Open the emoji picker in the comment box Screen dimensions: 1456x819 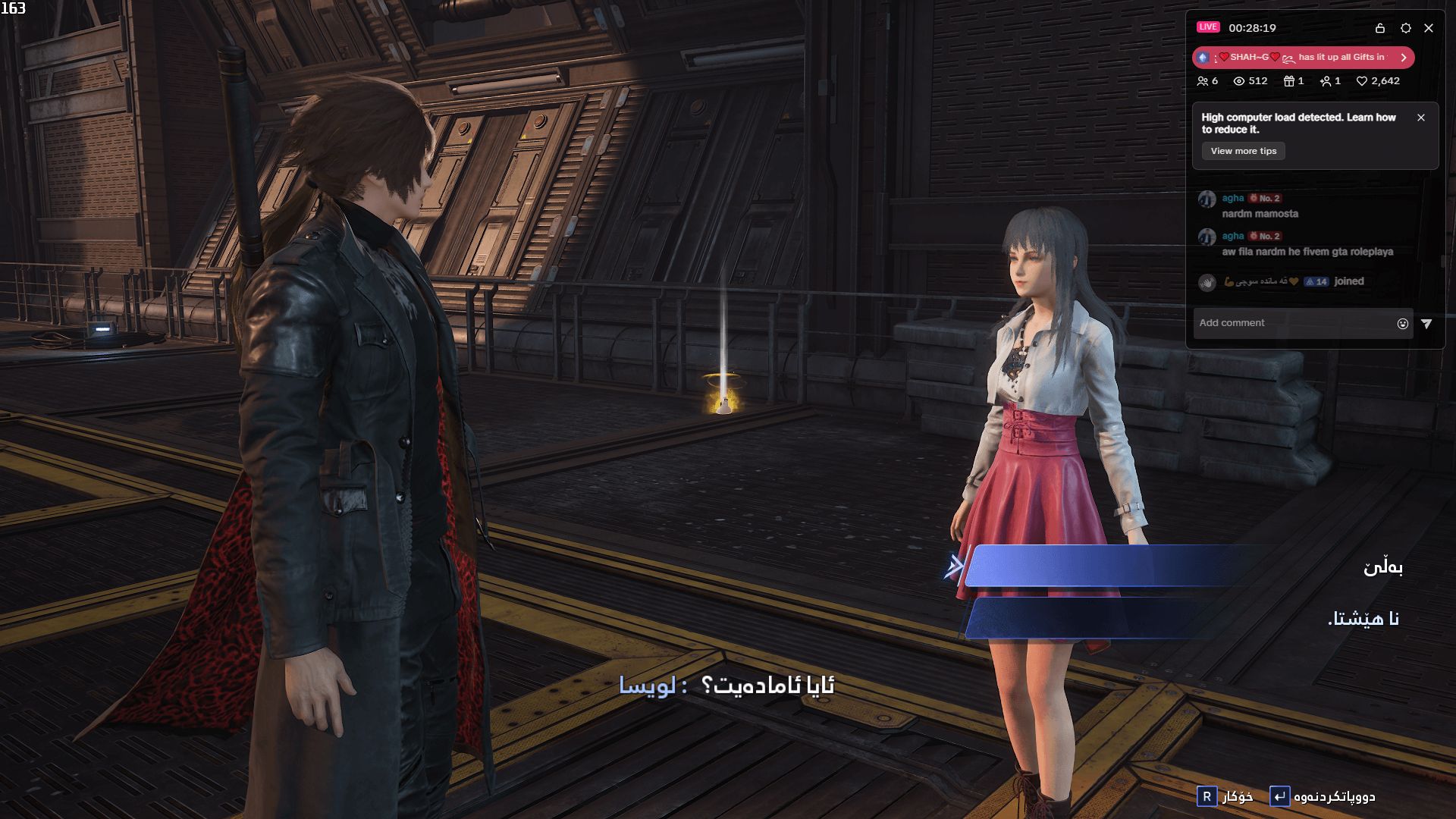tap(1402, 323)
